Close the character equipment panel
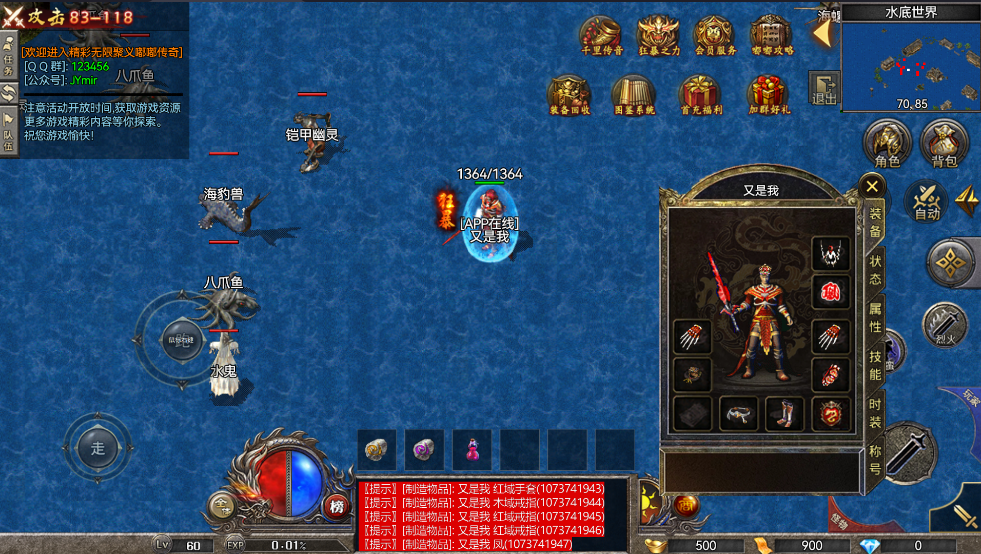 pos(872,185)
